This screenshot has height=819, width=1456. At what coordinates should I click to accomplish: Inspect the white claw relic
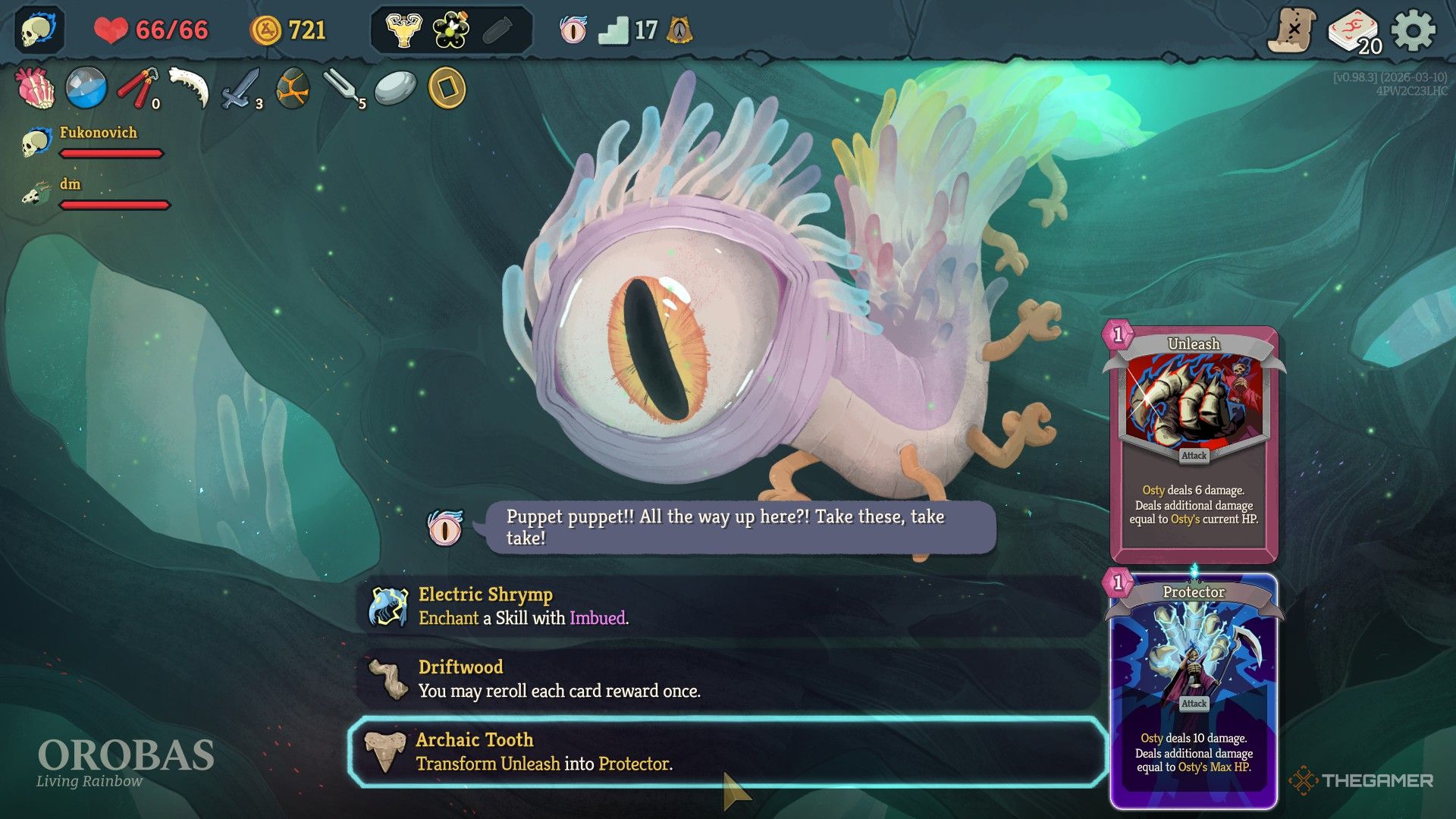pos(188,88)
